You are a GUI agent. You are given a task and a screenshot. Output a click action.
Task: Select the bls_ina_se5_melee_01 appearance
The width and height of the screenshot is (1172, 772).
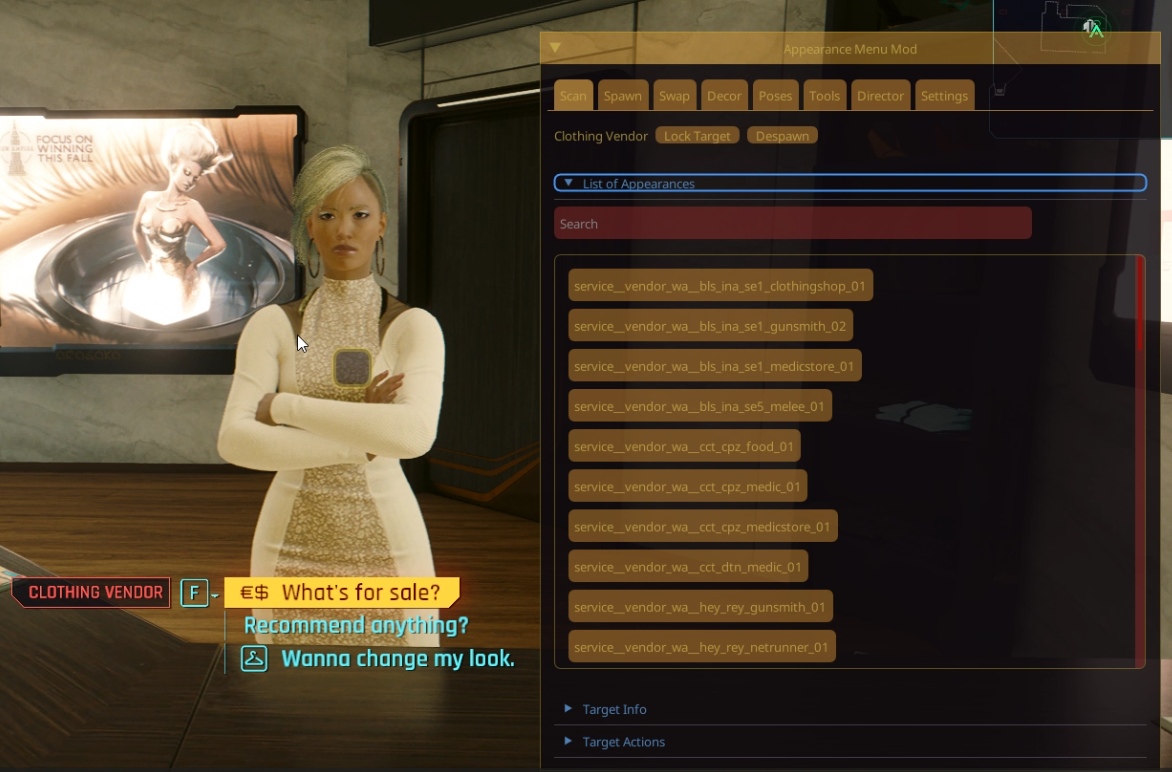699,406
